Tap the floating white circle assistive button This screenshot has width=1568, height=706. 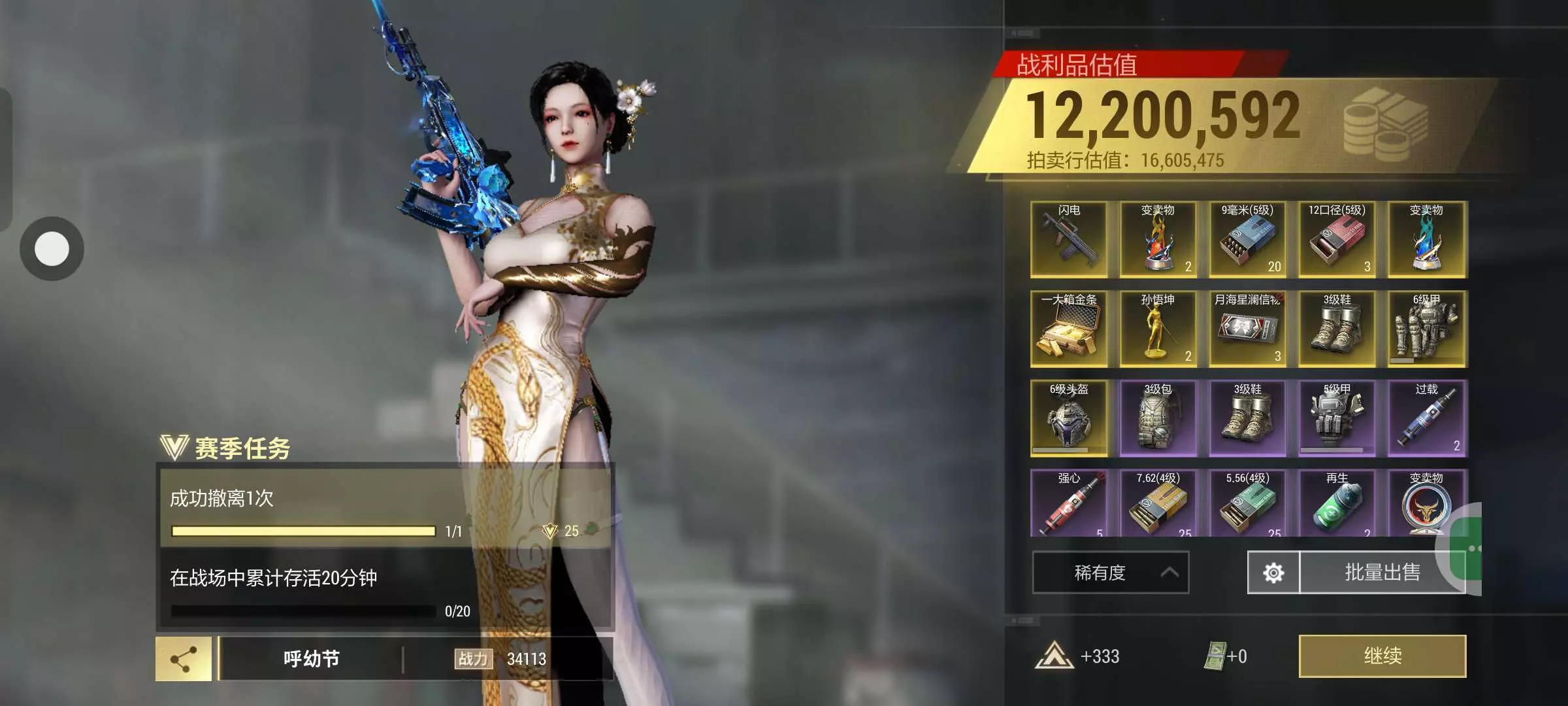point(52,248)
